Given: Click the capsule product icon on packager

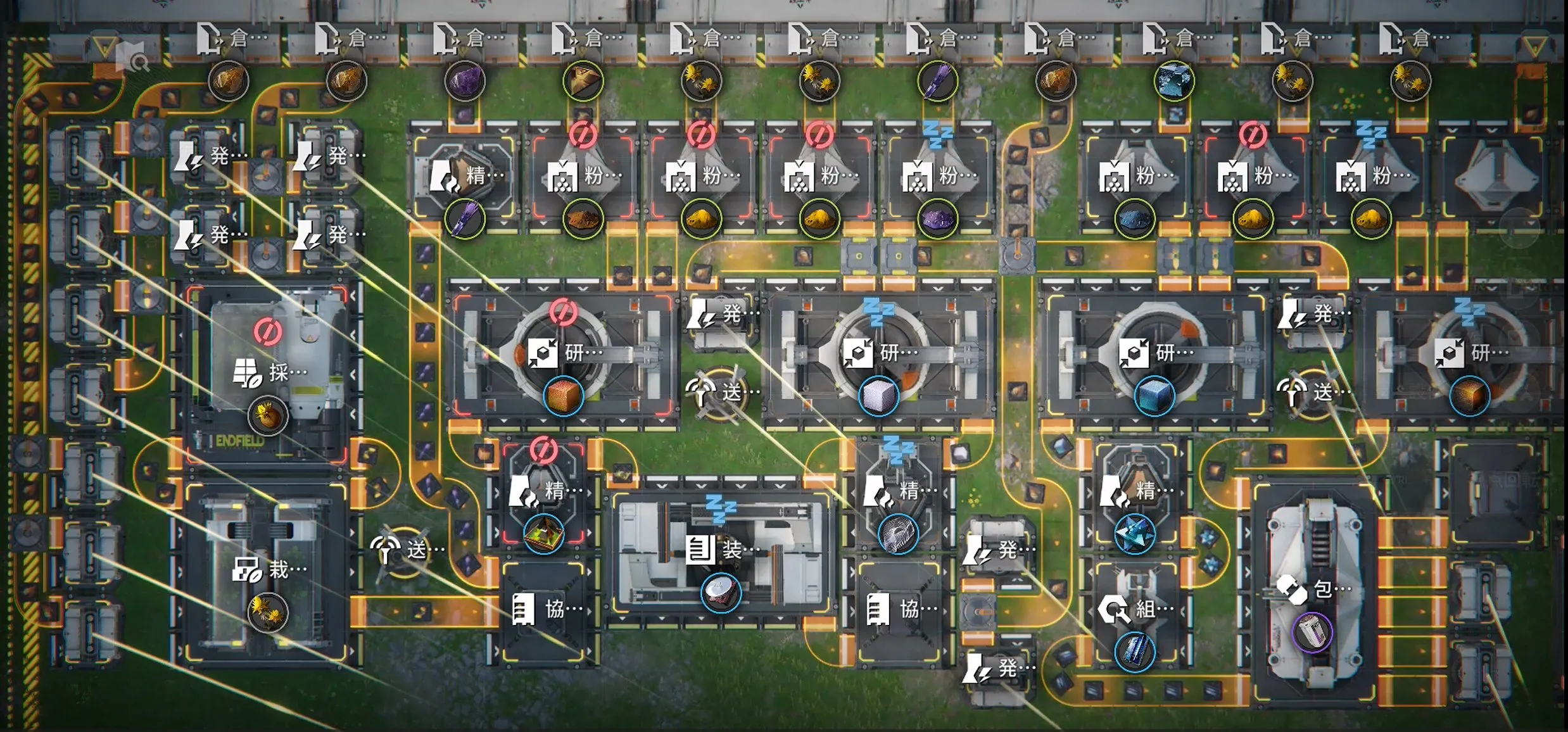Looking at the screenshot, I should point(1312,631).
